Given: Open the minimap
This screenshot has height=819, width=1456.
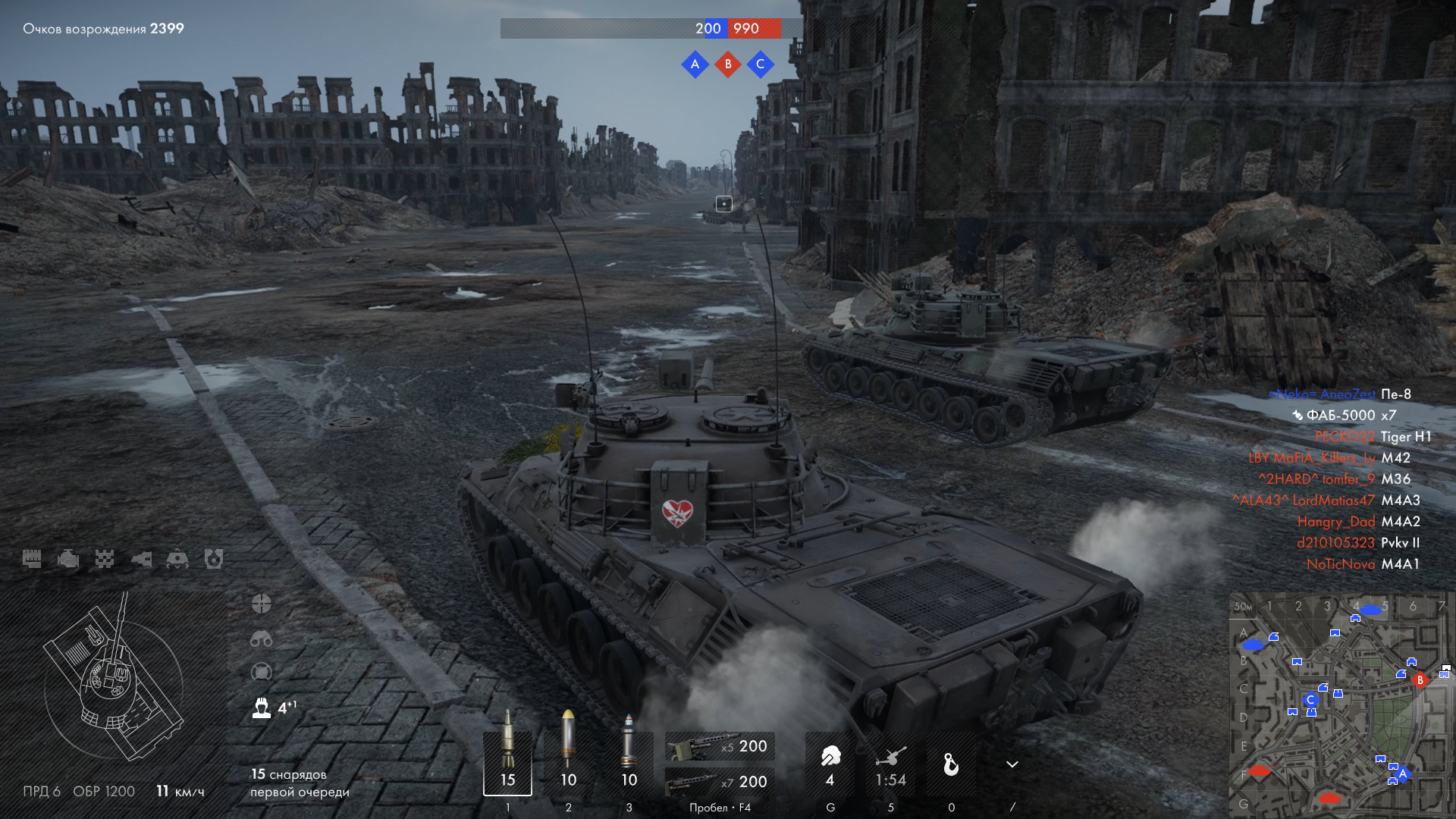Looking at the screenshot, I should pos(1341,705).
